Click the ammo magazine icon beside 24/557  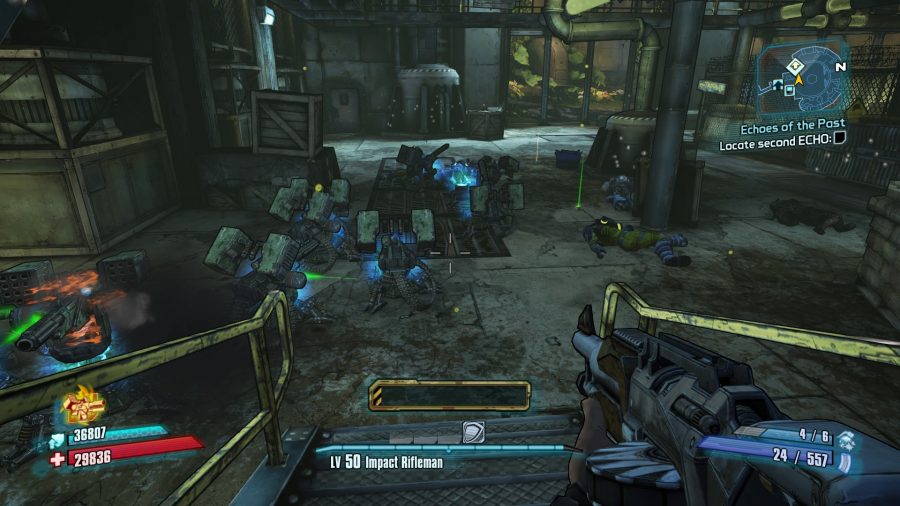pyautogui.click(x=844, y=458)
